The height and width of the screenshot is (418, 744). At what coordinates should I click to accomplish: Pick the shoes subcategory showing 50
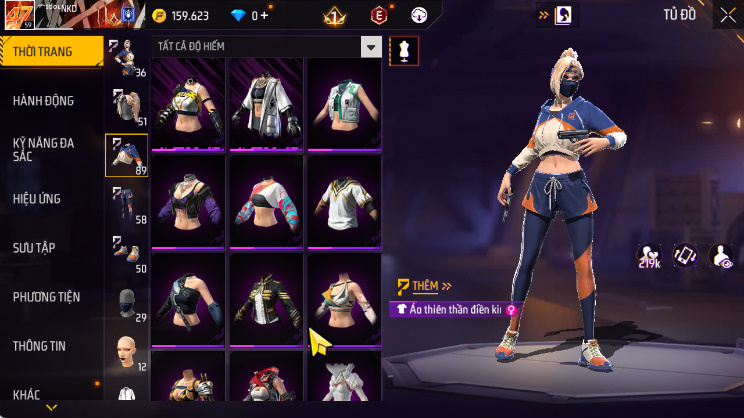126,253
